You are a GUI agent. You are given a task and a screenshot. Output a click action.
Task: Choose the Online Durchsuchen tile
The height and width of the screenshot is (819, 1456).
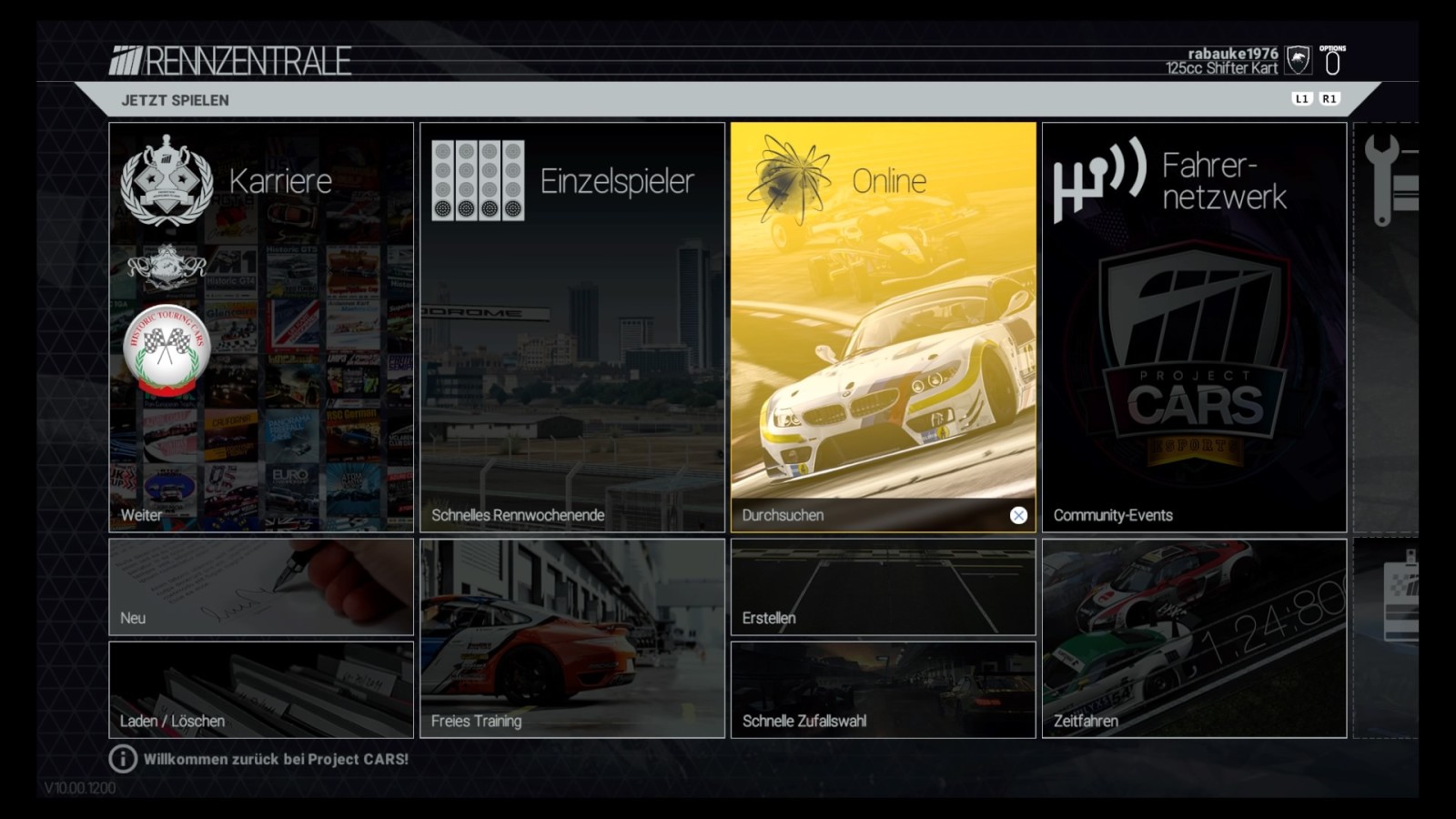click(x=883, y=327)
